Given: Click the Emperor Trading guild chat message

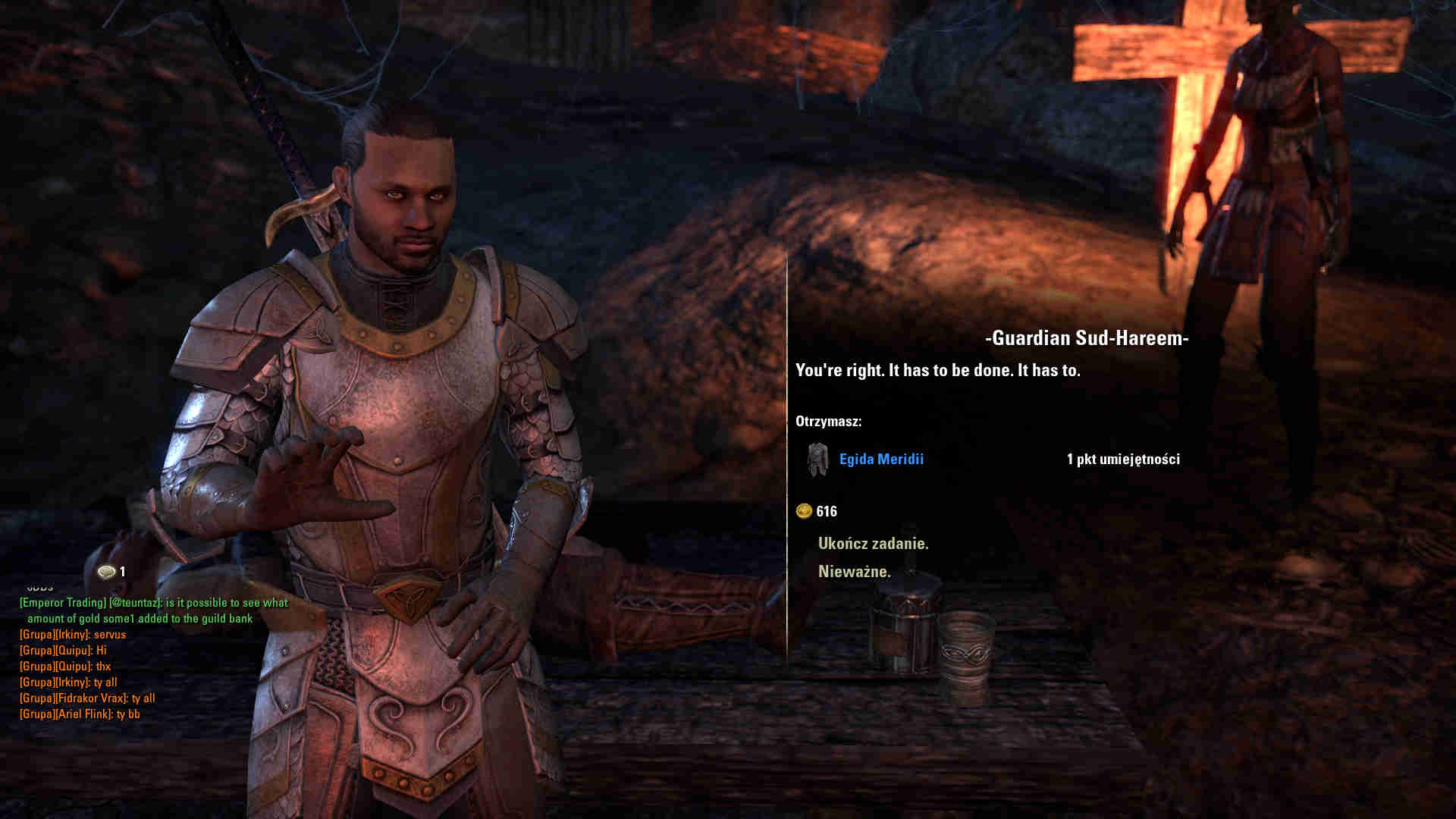Looking at the screenshot, I should [153, 610].
